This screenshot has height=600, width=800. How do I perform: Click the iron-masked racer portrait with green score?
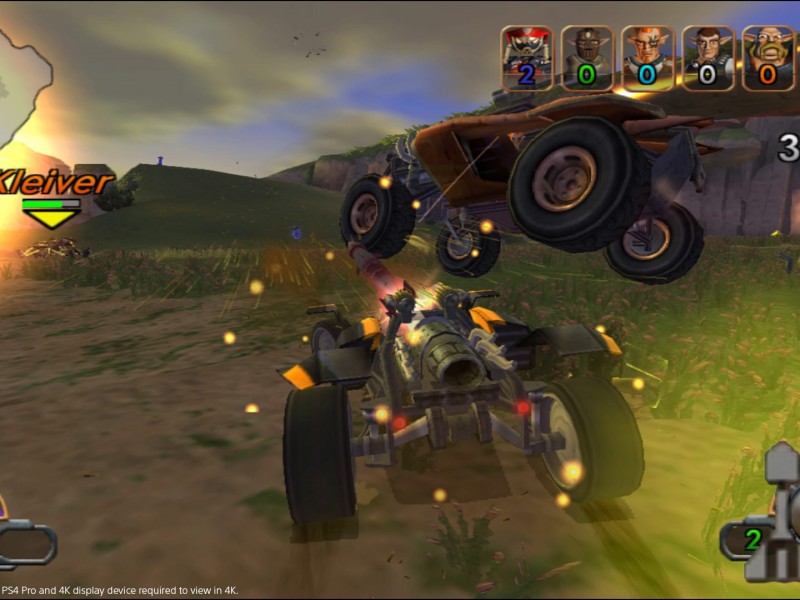pyautogui.click(x=586, y=58)
